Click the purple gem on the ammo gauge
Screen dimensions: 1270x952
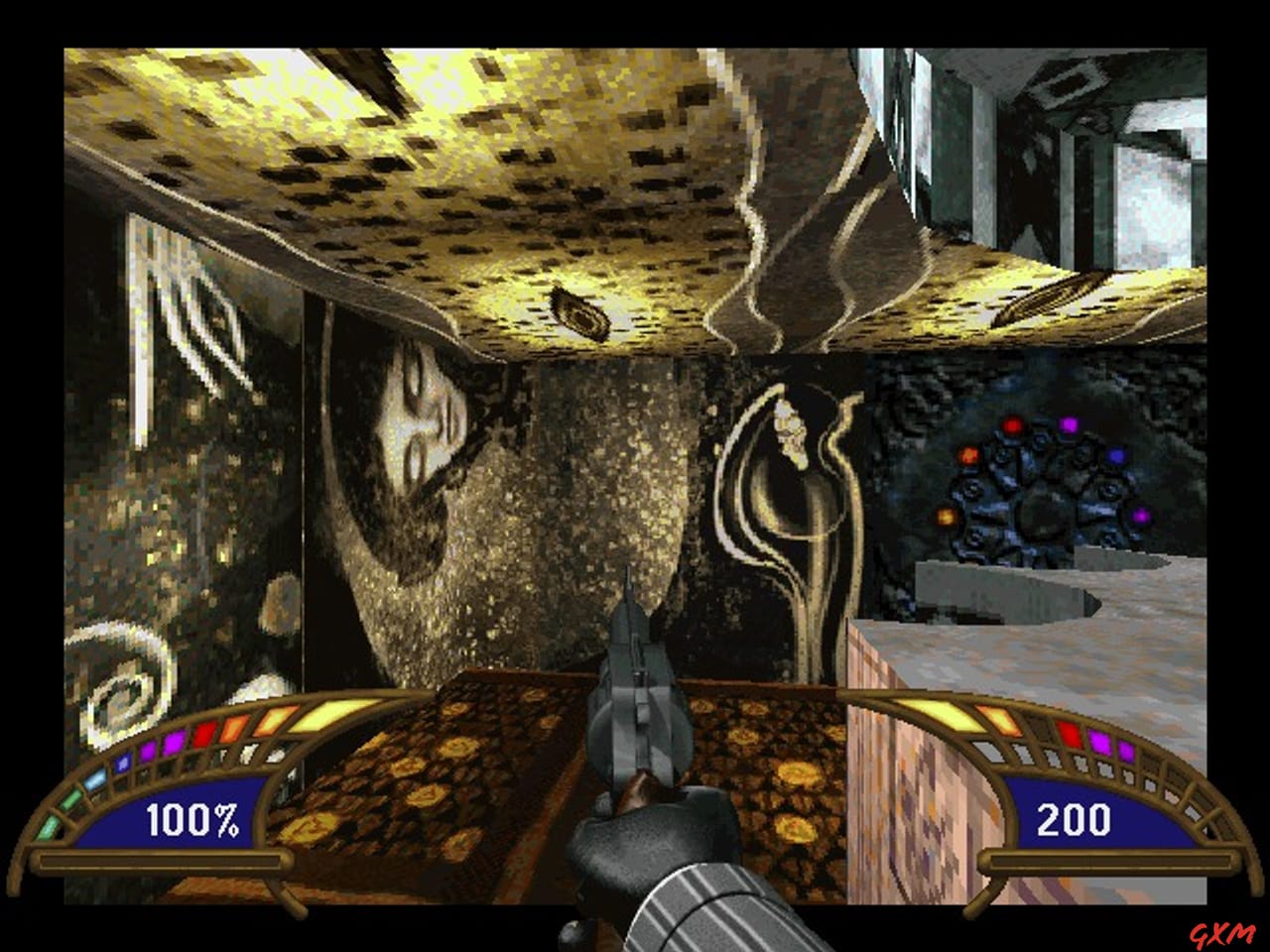click(x=1097, y=744)
